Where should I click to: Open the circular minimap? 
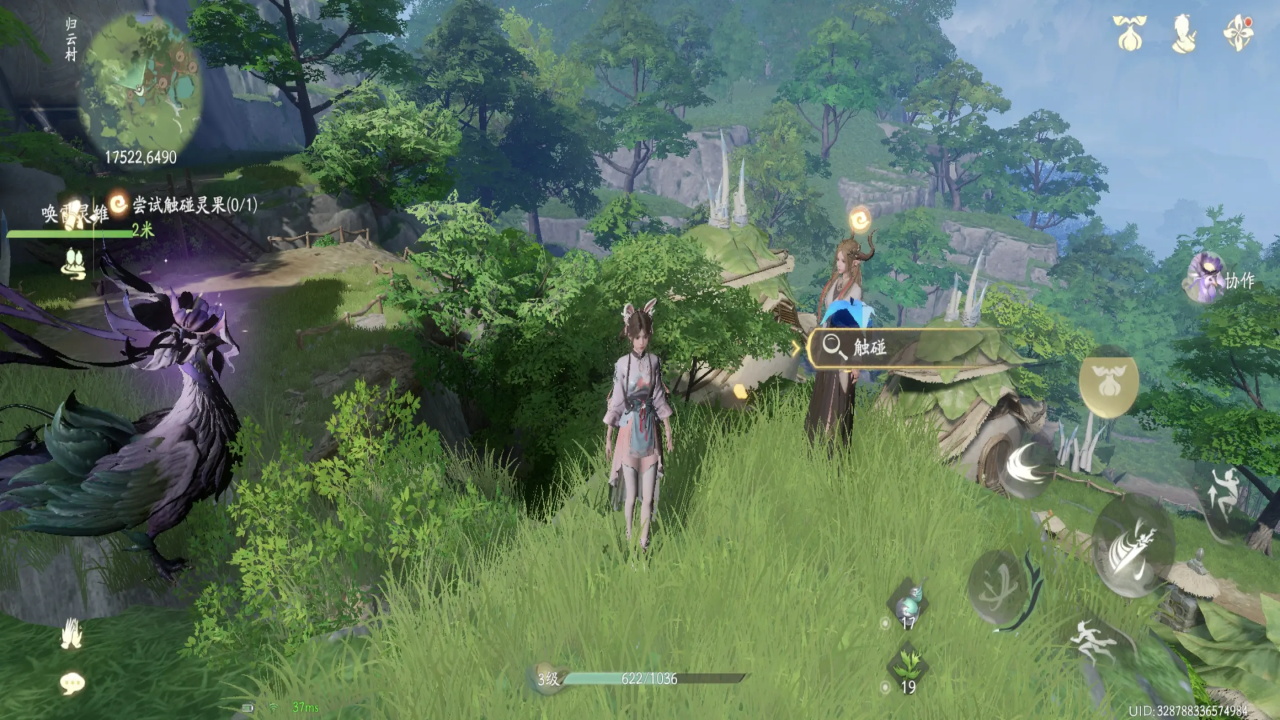(x=141, y=83)
